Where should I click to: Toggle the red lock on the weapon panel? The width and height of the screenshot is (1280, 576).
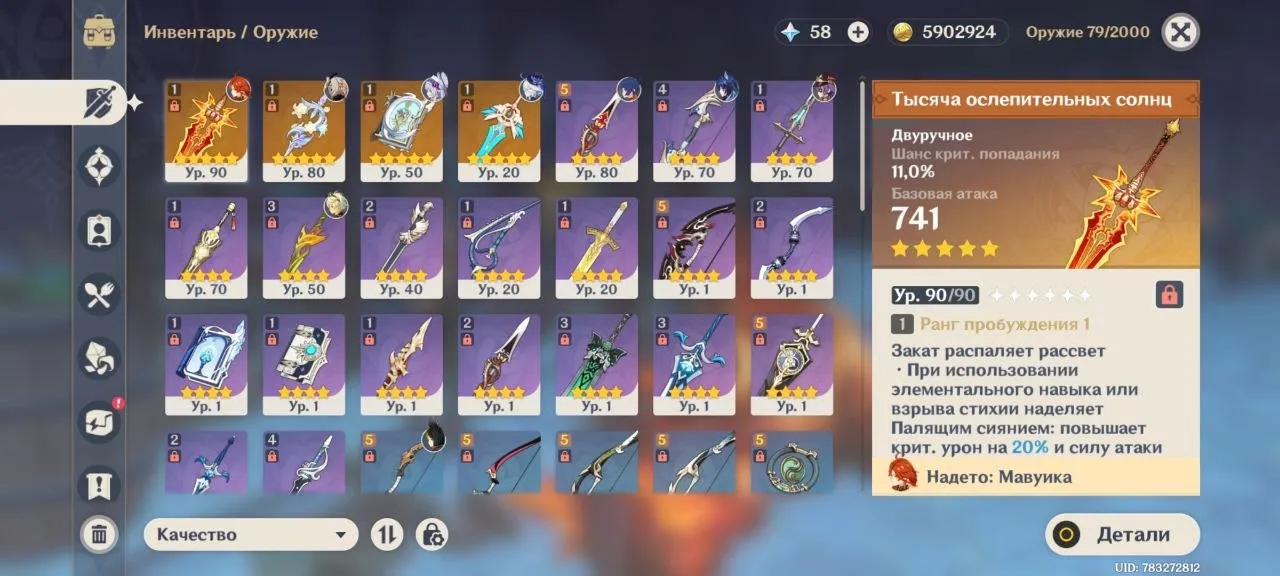1168,295
